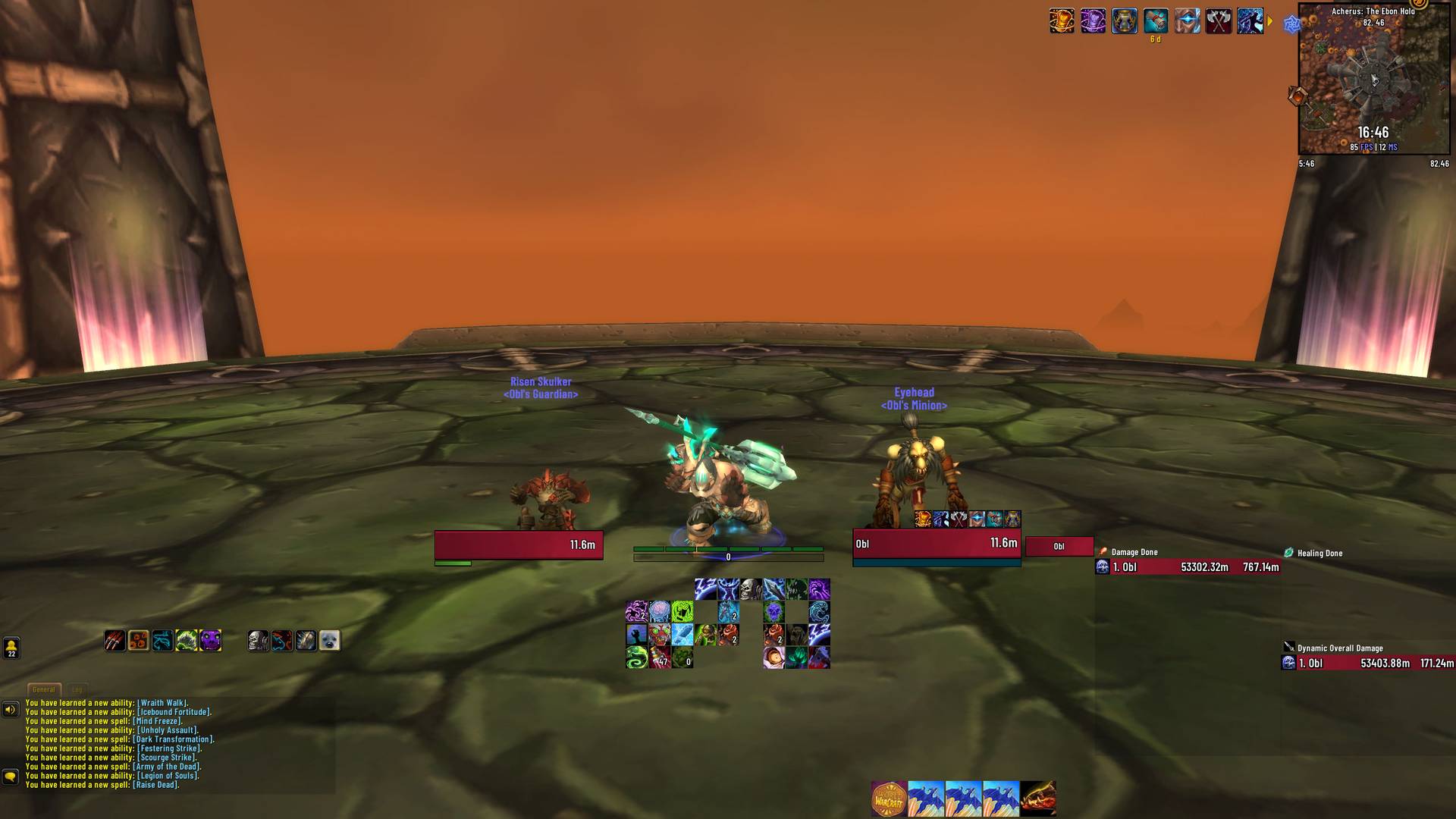Open the social friends button showing 22

(11, 648)
